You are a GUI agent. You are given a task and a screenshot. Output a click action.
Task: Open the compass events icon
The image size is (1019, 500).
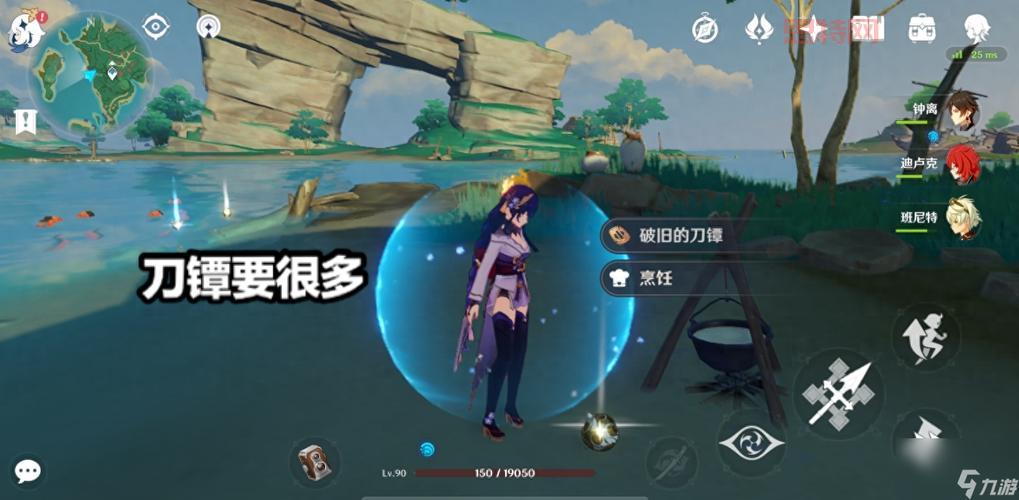pyautogui.click(x=705, y=29)
